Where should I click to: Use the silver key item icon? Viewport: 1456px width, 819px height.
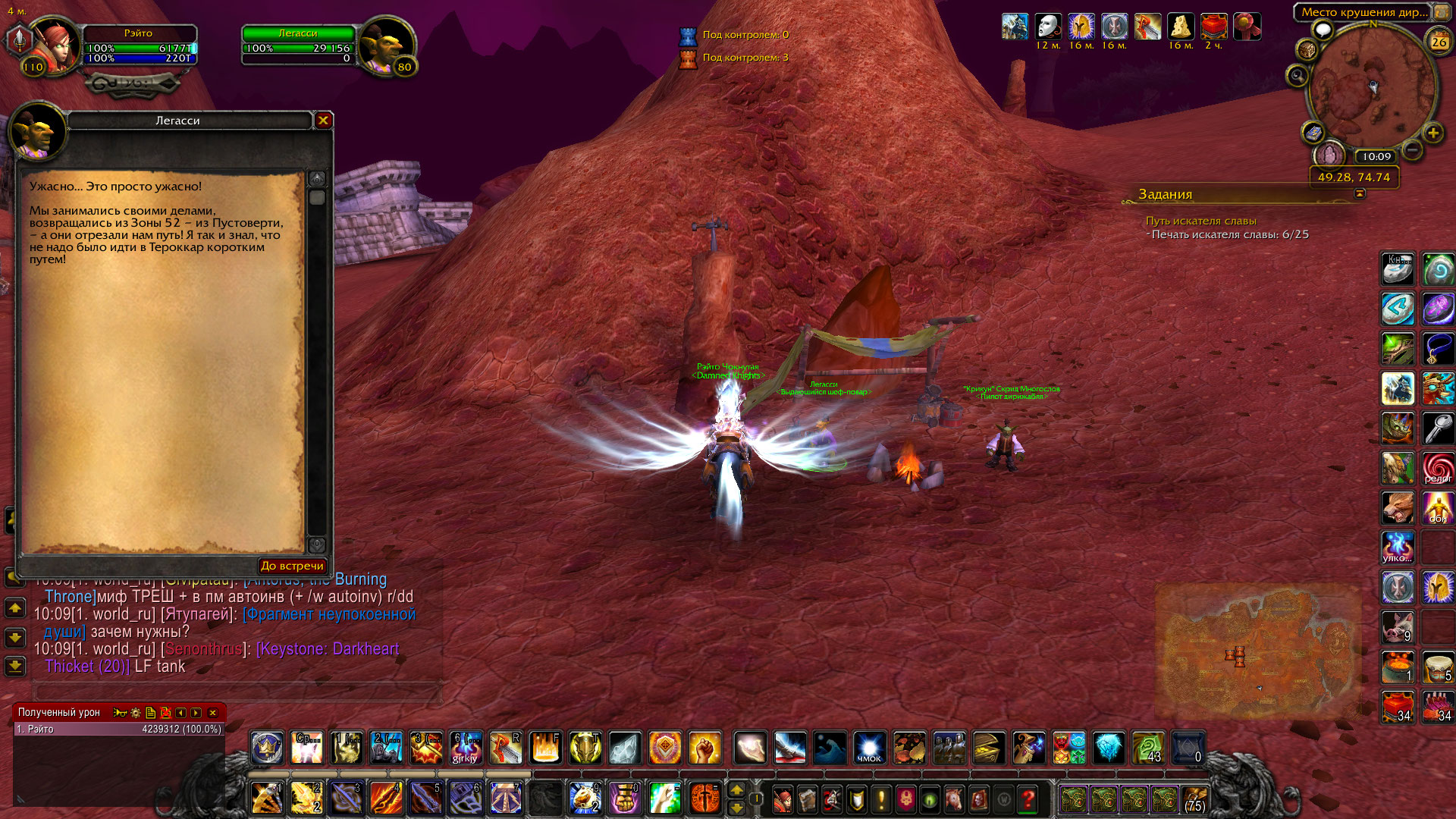(x=1437, y=428)
